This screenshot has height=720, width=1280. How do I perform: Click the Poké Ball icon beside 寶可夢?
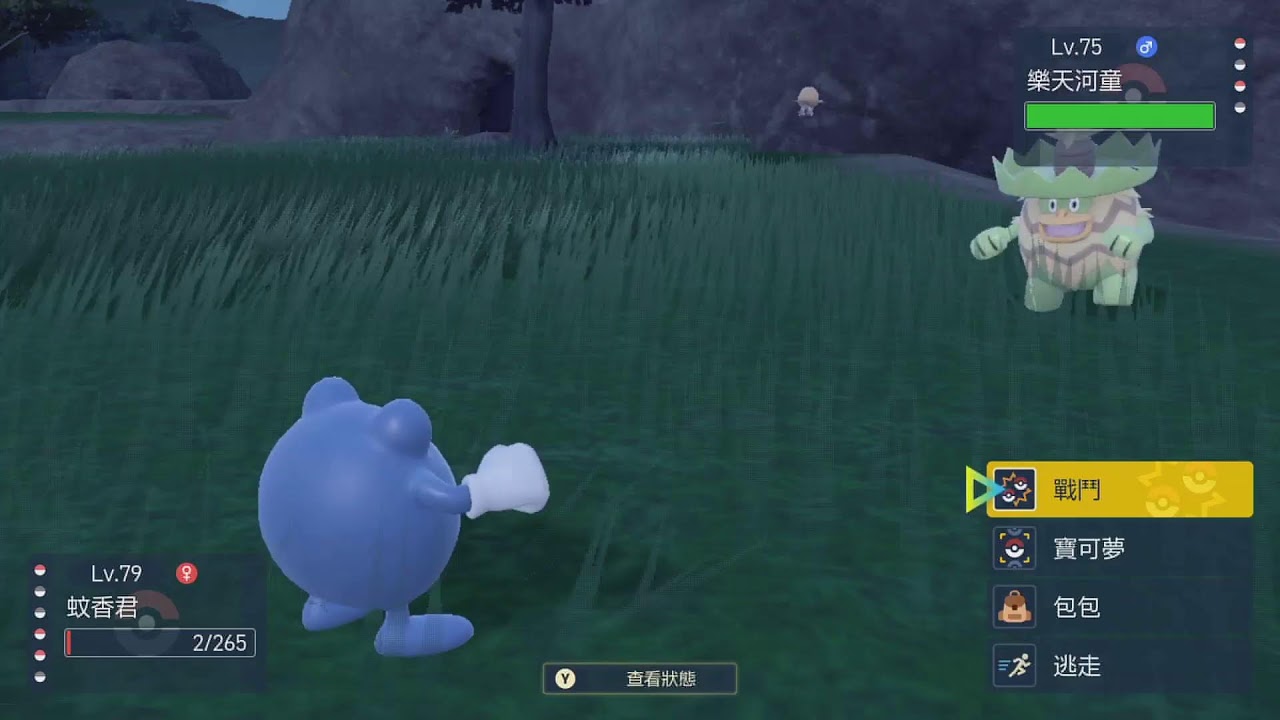point(1013,548)
